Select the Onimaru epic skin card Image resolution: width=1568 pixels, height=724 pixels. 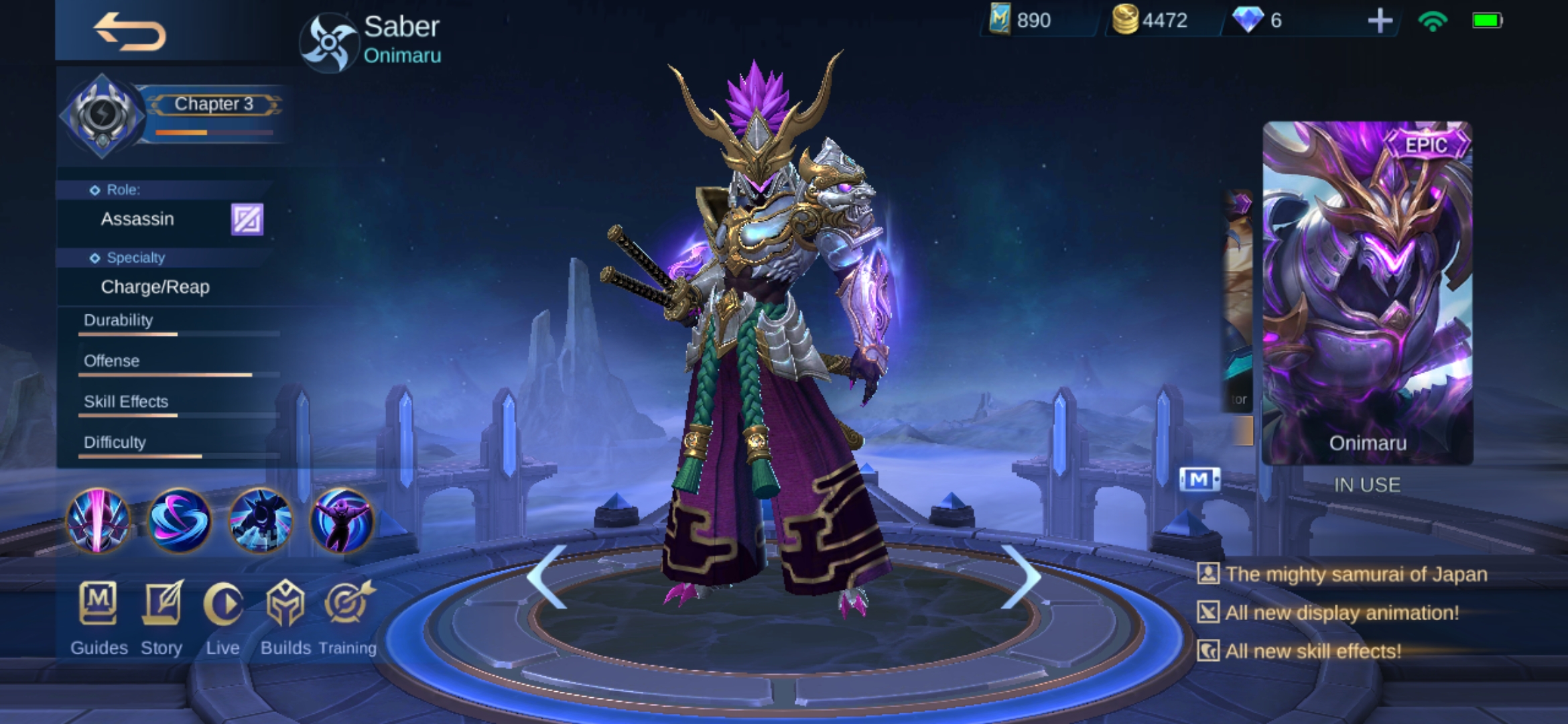pos(1367,294)
